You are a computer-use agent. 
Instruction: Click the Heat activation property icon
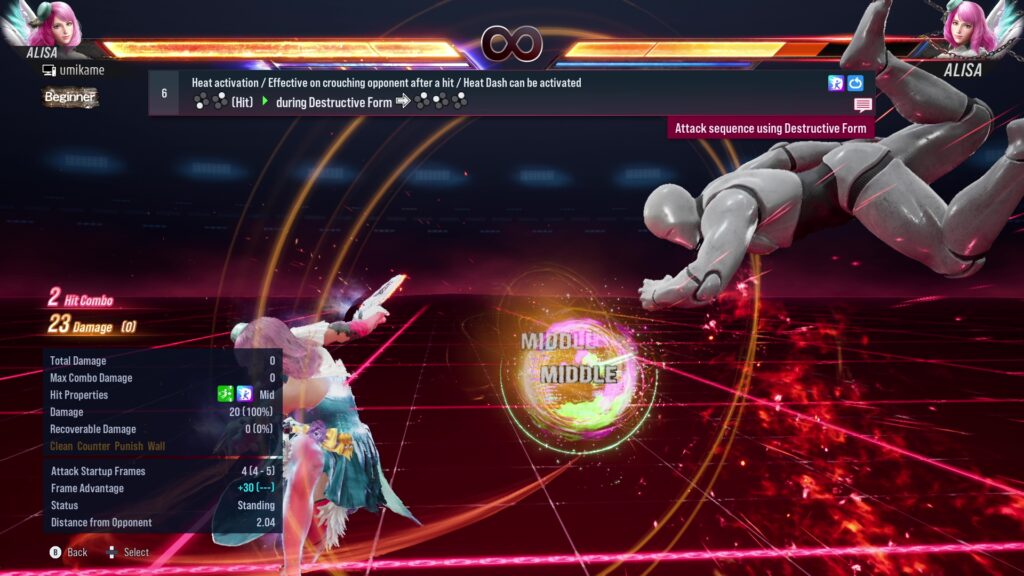(836, 83)
